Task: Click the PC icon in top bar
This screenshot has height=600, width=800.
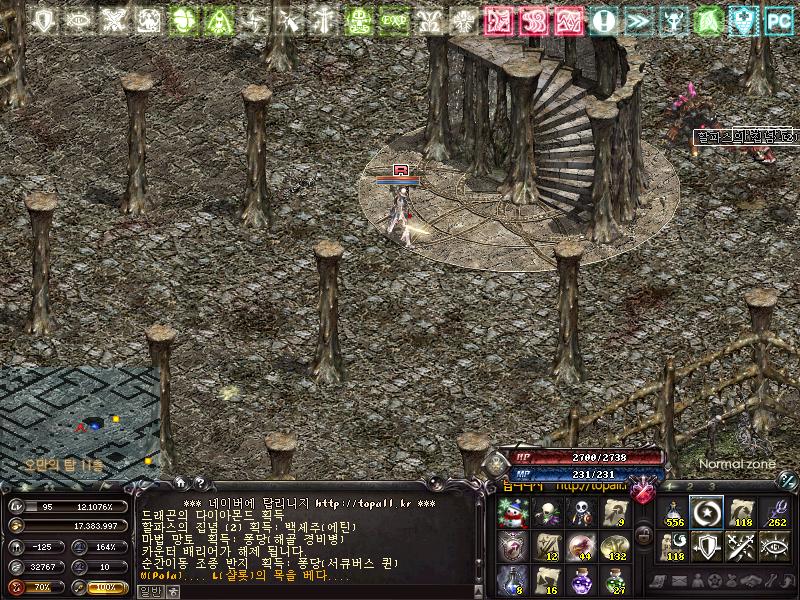Action: [778, 19]
